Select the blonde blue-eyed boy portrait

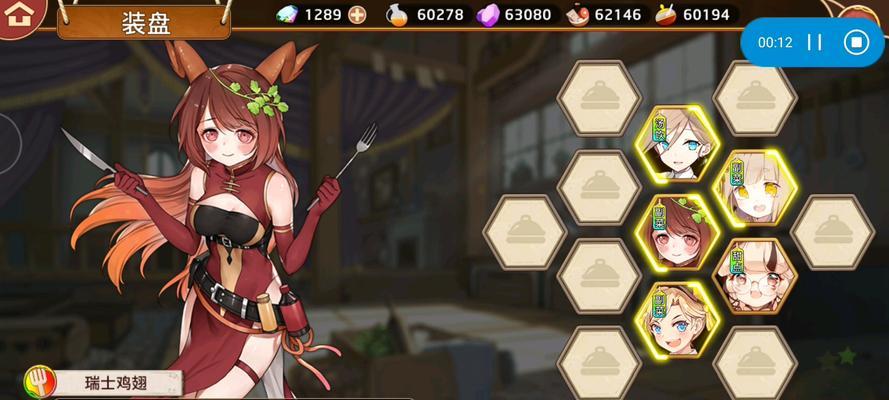(677, 322)
